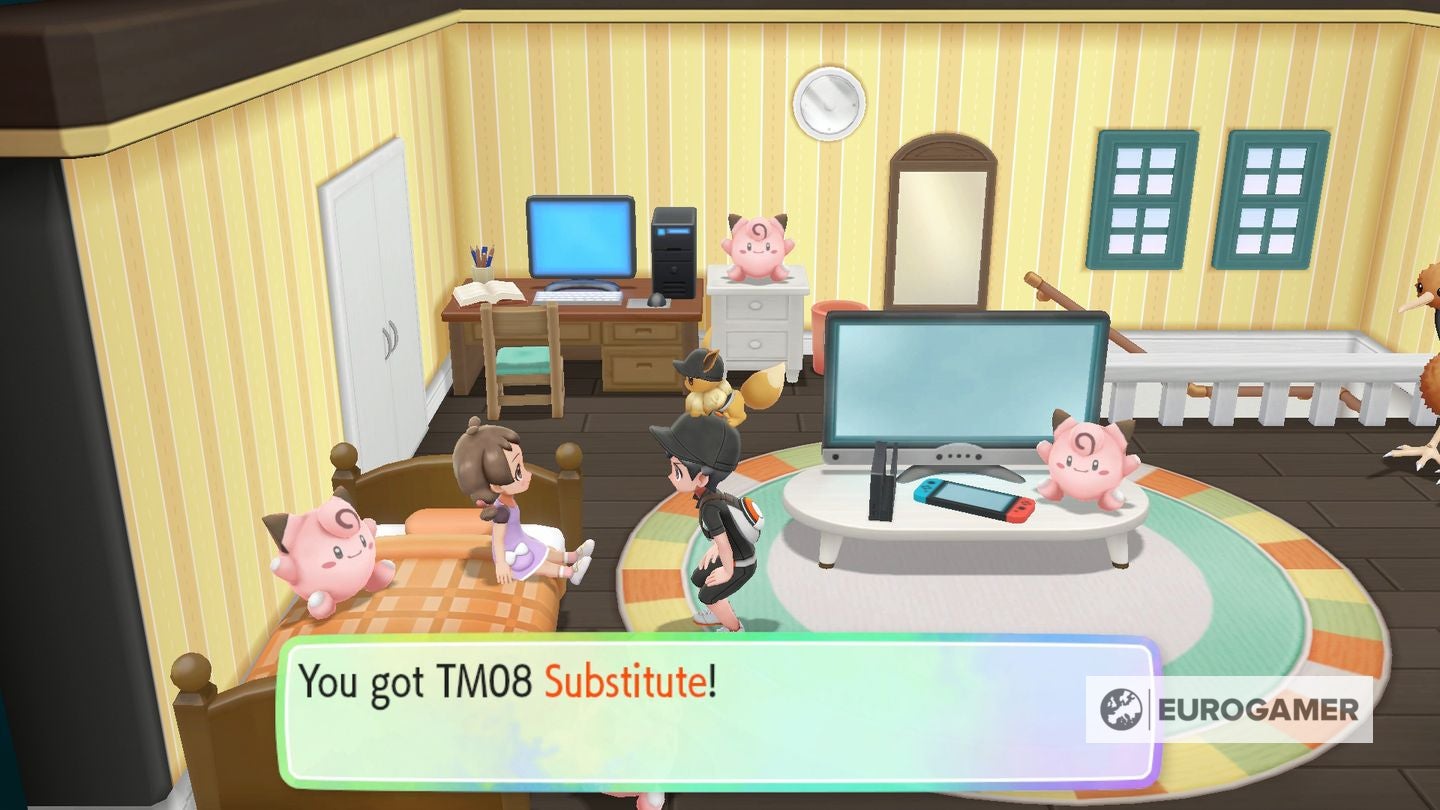
Task: Click the large TV screen
Action: point(965,385)
